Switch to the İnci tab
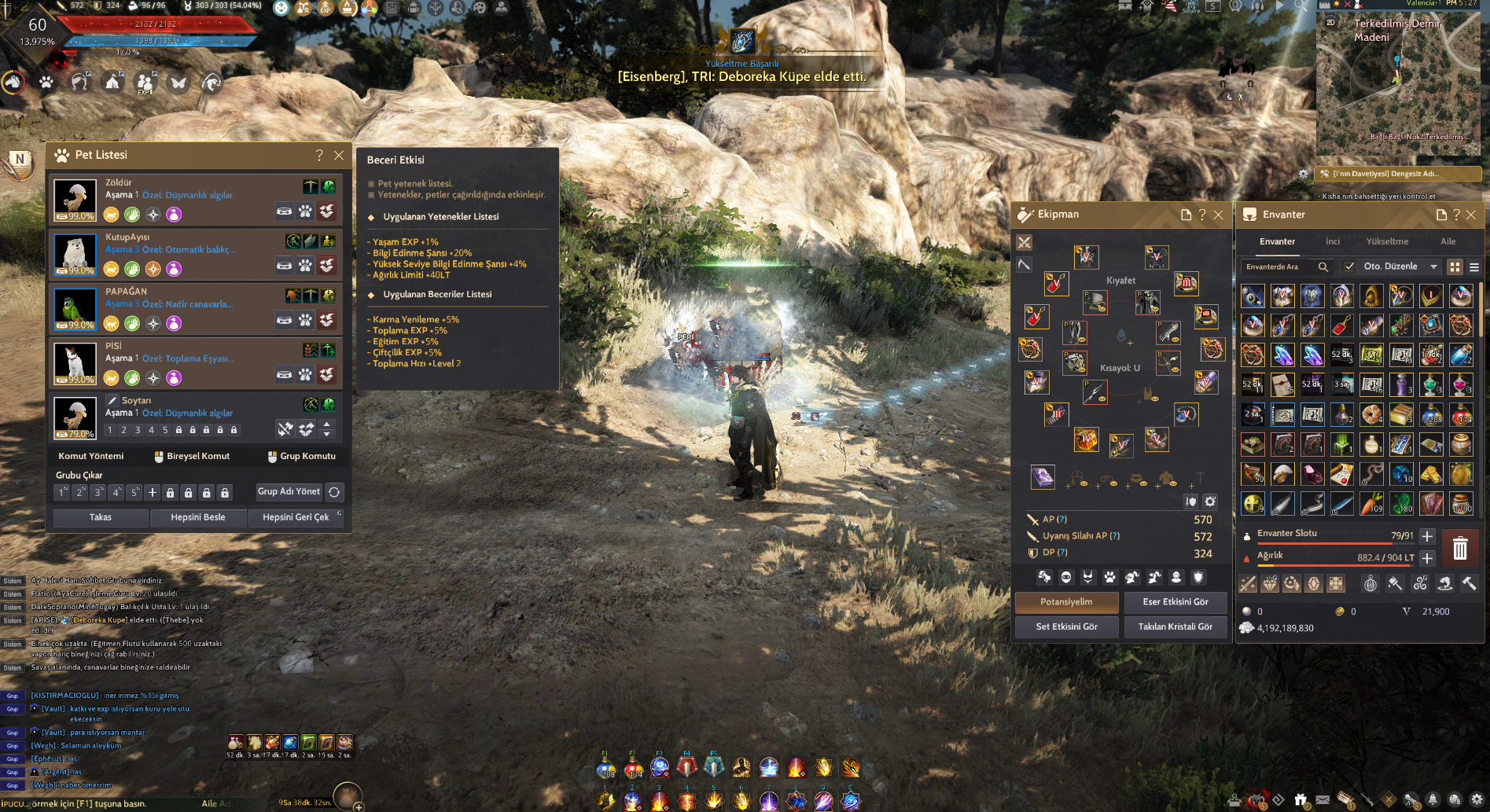Viewport: 1490px width, 812px height. [x=1333, y=241]
